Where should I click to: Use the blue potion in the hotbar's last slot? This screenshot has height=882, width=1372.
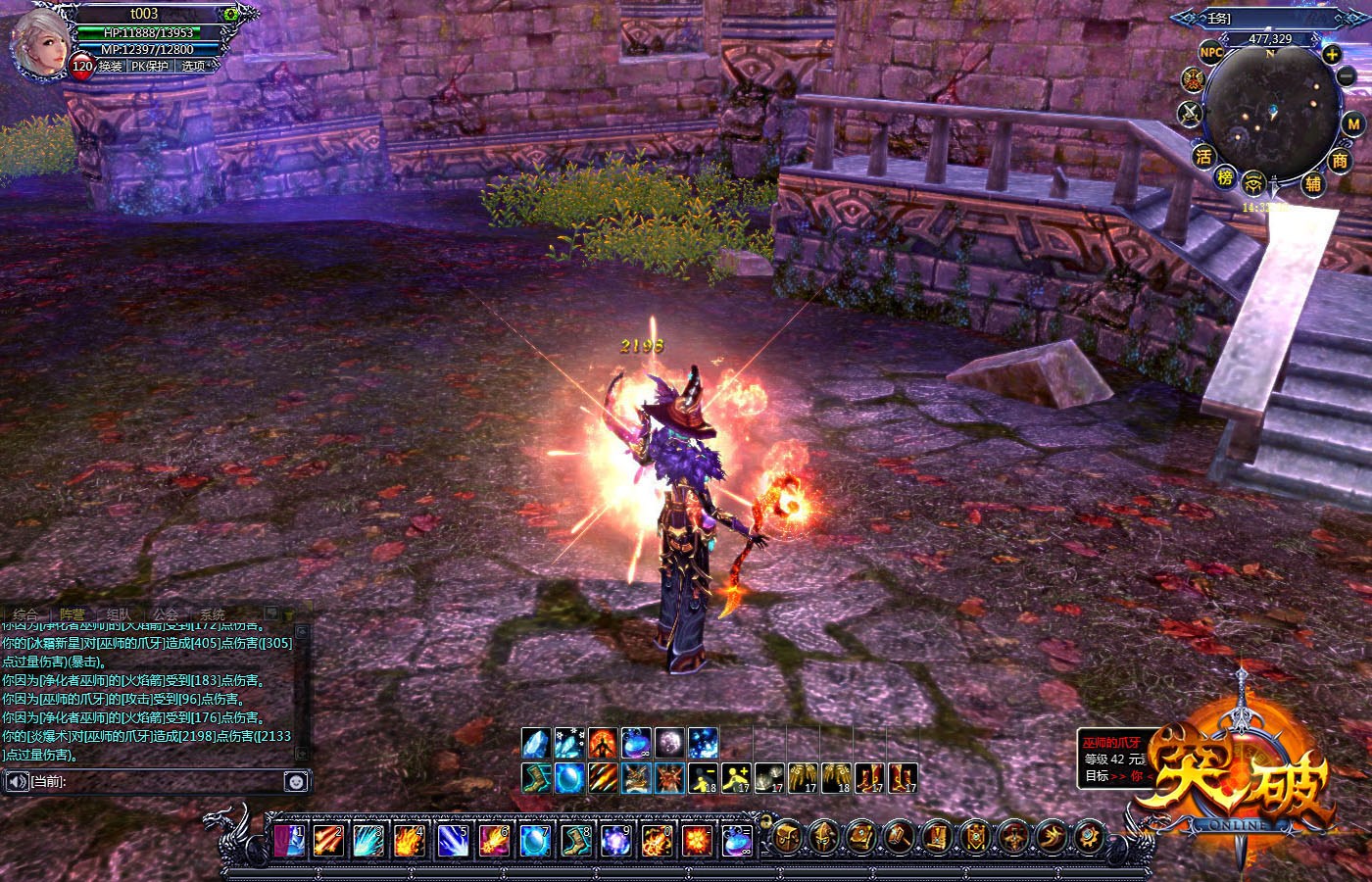click(736, 841)
